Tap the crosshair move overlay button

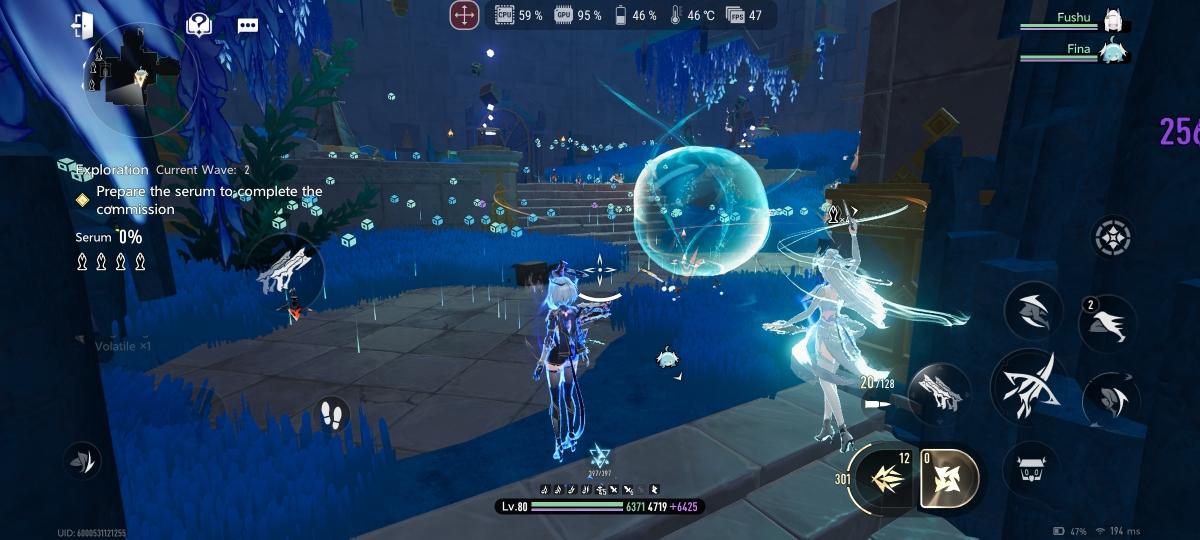point(464,15)
